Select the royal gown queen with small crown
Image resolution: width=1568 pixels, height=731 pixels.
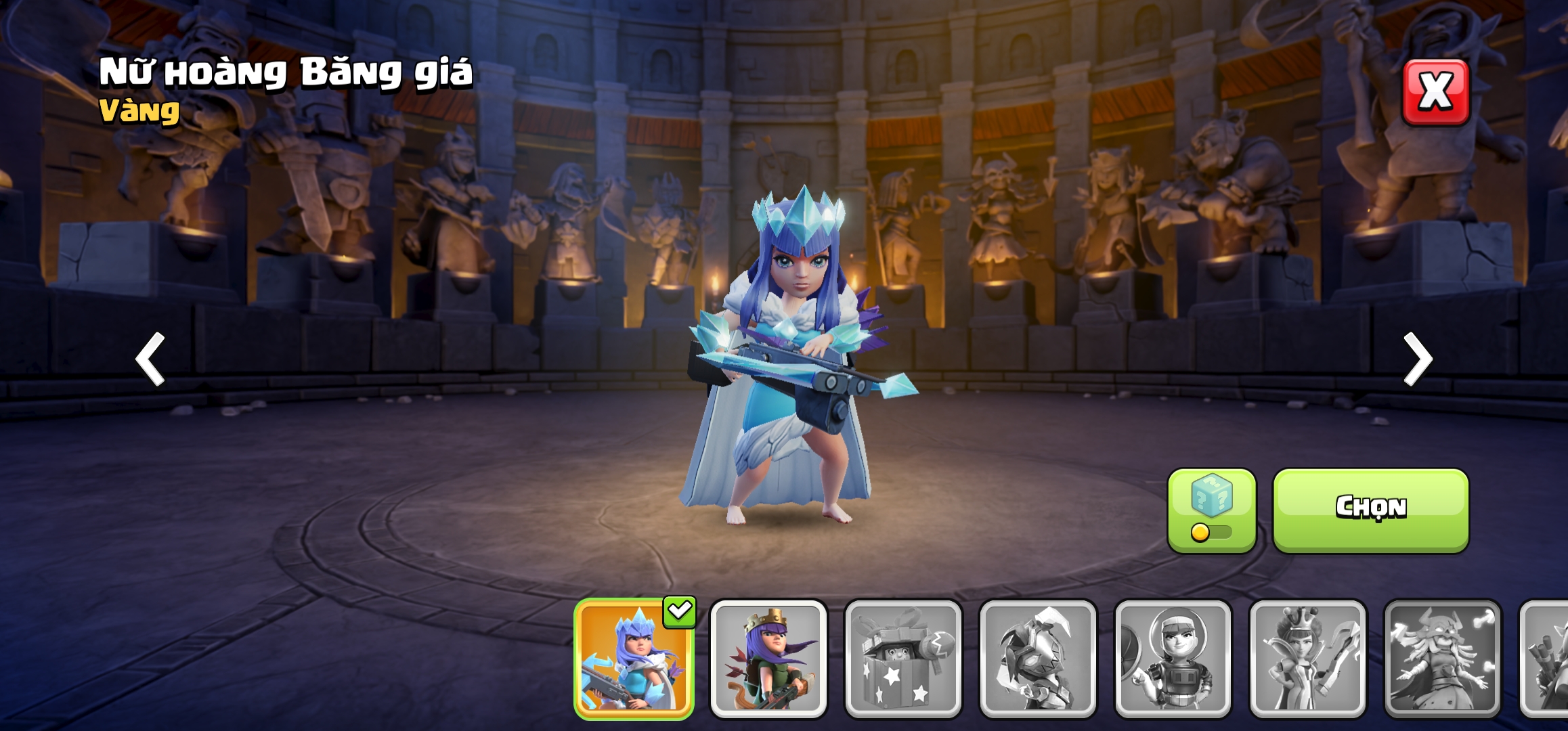pos(1307,658)
